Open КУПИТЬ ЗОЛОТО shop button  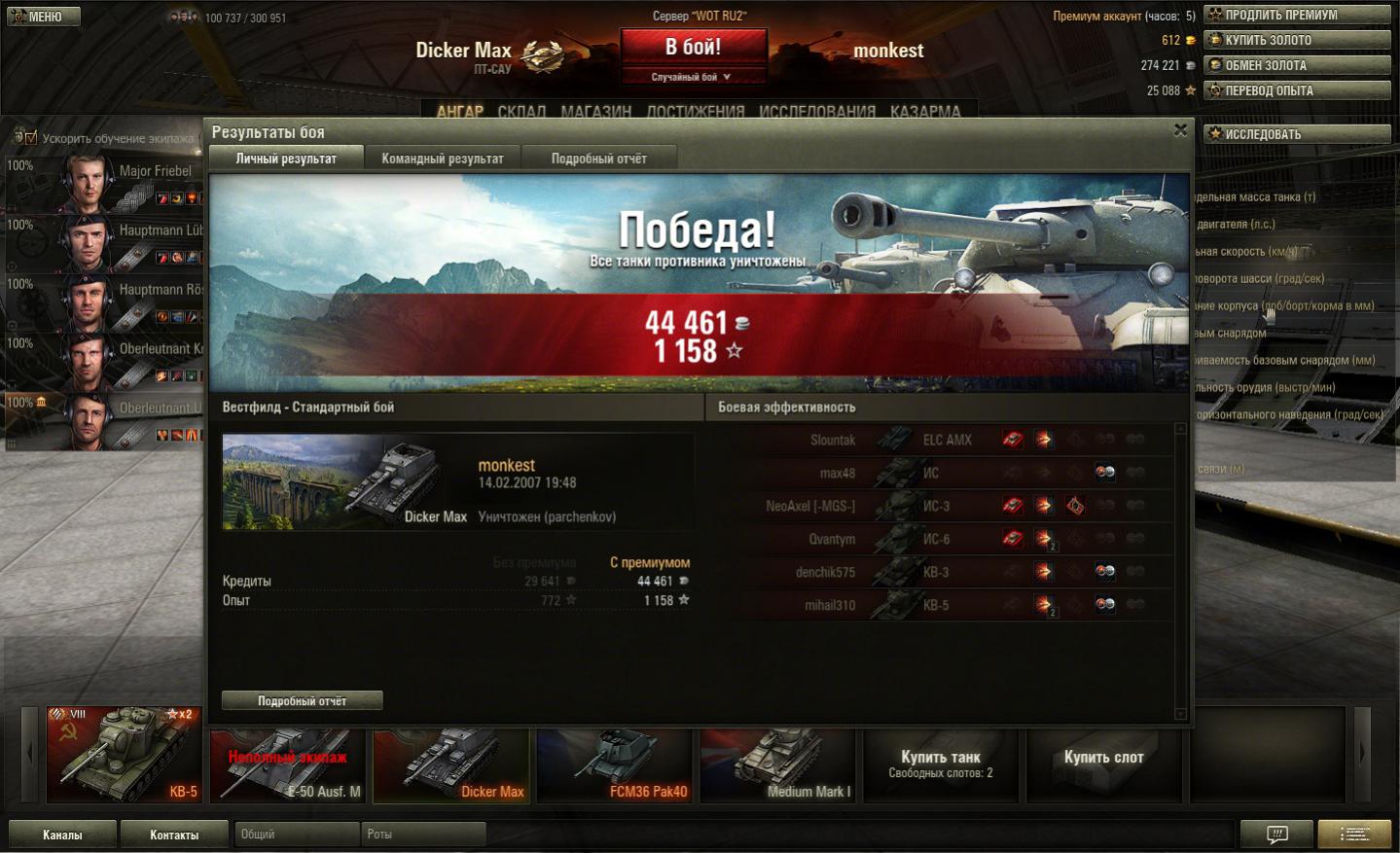click(x=1296, y=40)
